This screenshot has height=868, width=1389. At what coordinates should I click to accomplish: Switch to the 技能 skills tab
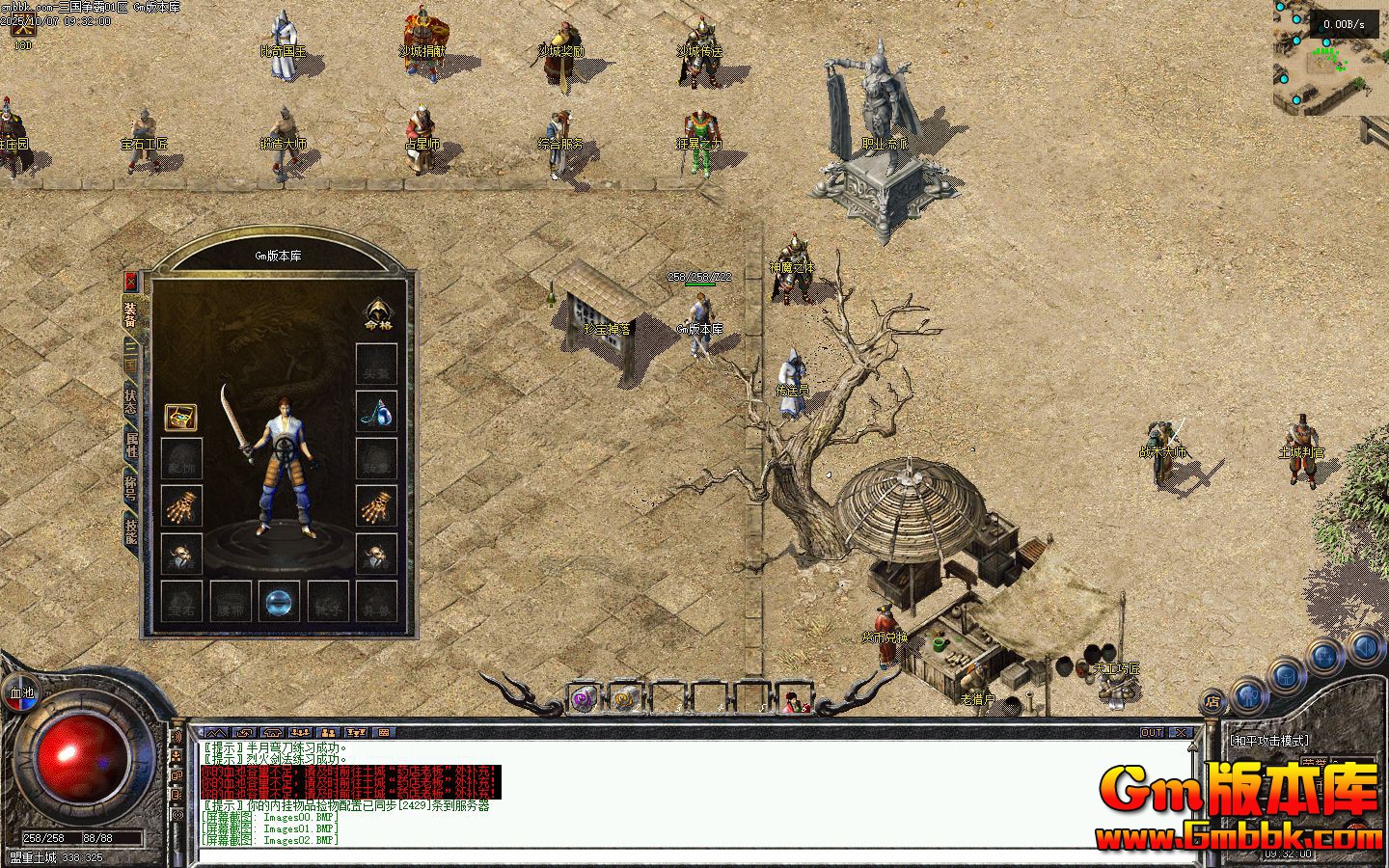(x=130, y=530)
